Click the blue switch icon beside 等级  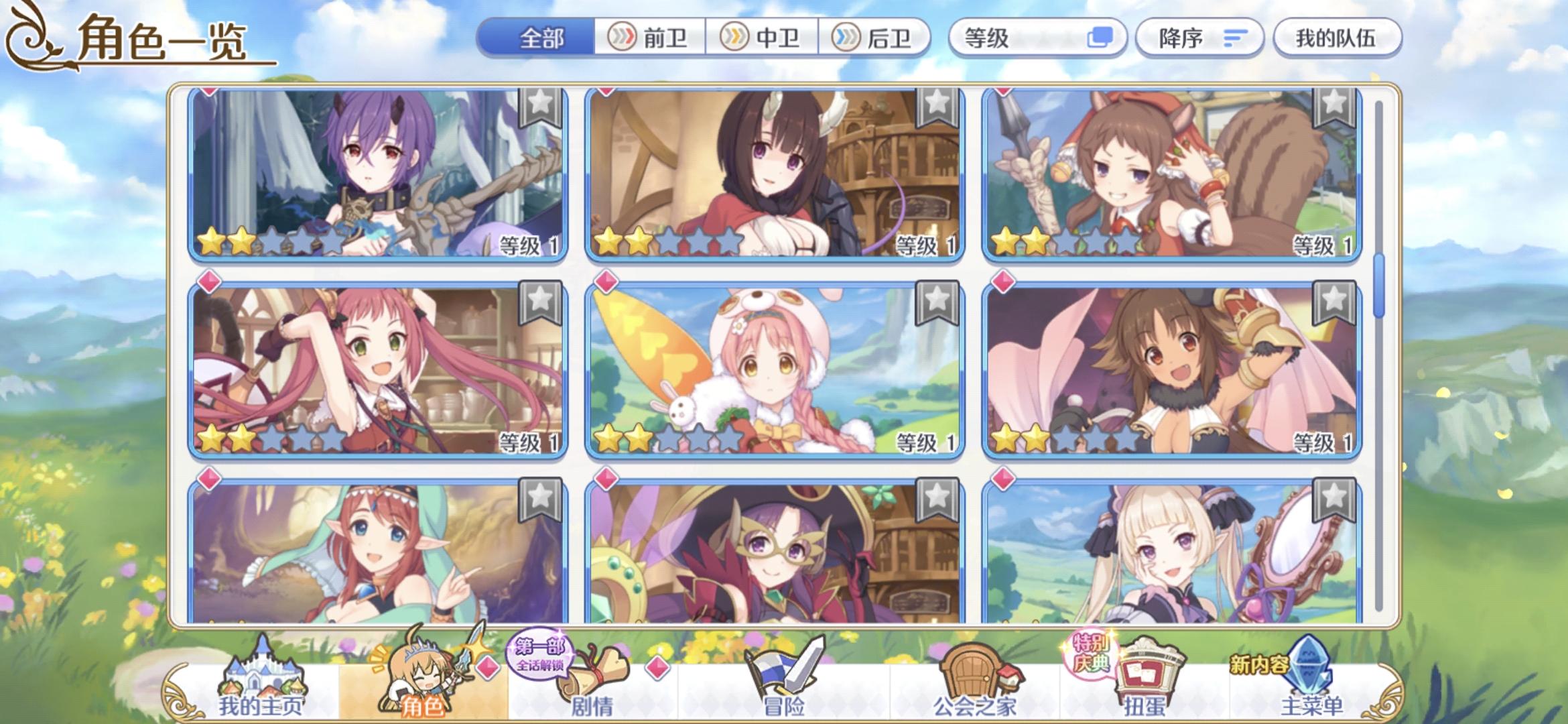[1100, 38]
